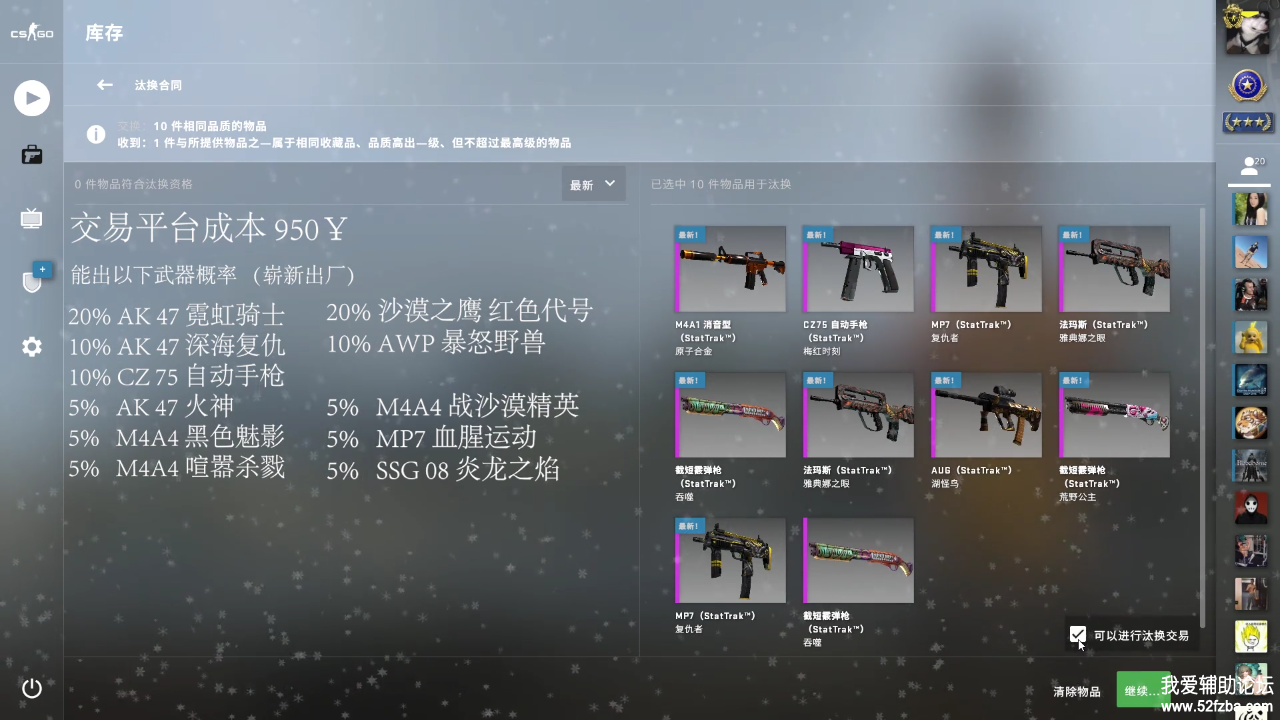The height and width of the screenshot is (720, 1280).
Task: Click the green 继续 button
Action: coord(1142,690)
